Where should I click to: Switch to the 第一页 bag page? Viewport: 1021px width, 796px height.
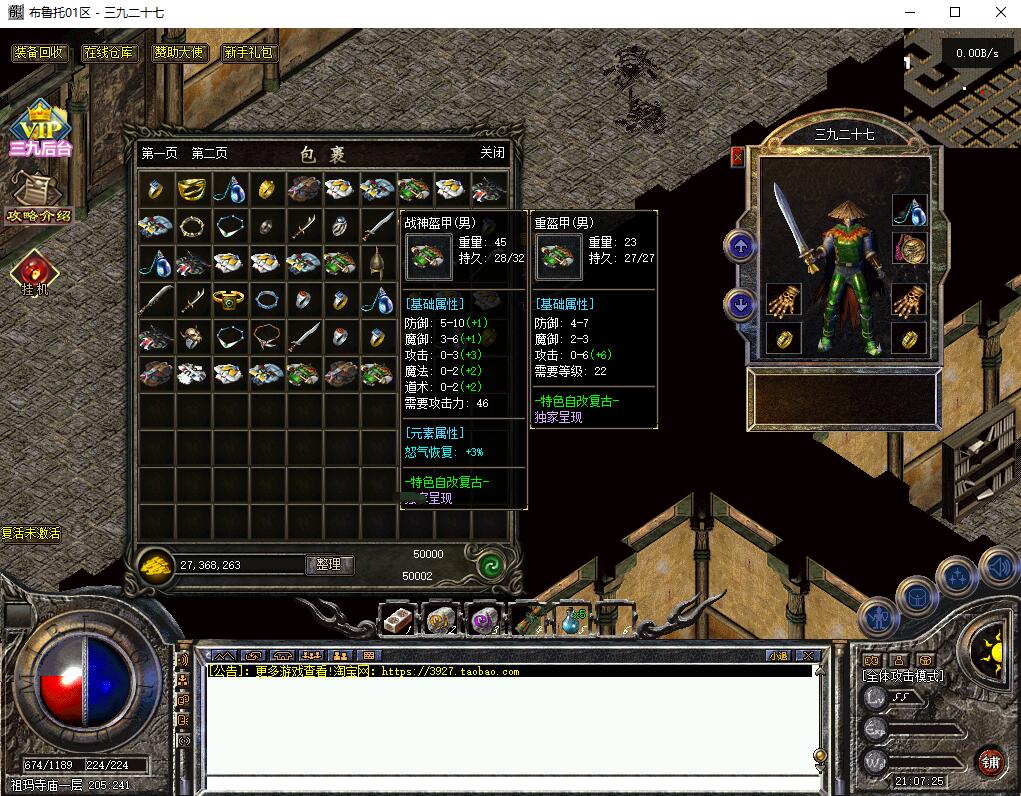coord(159,153)
